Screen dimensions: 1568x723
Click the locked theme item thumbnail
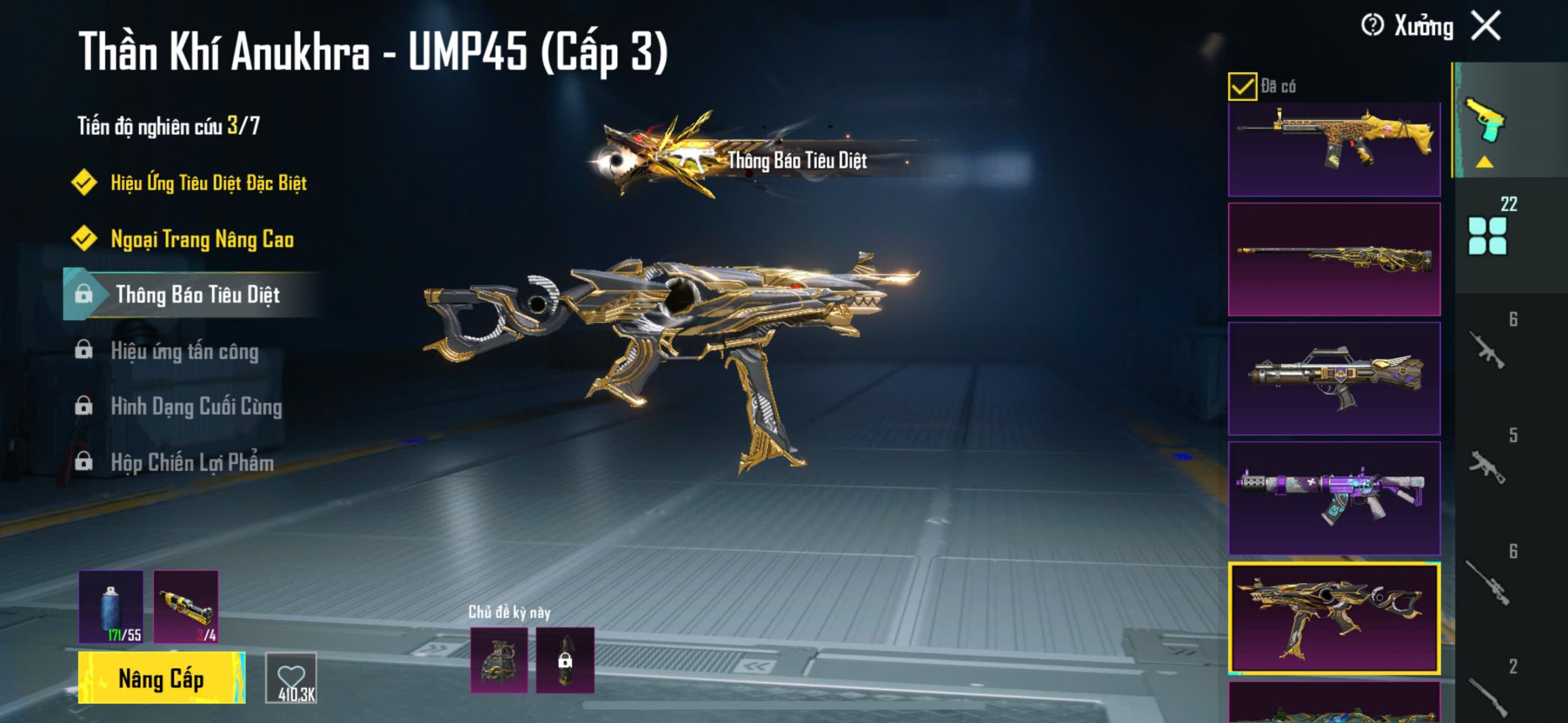(565, 660)
